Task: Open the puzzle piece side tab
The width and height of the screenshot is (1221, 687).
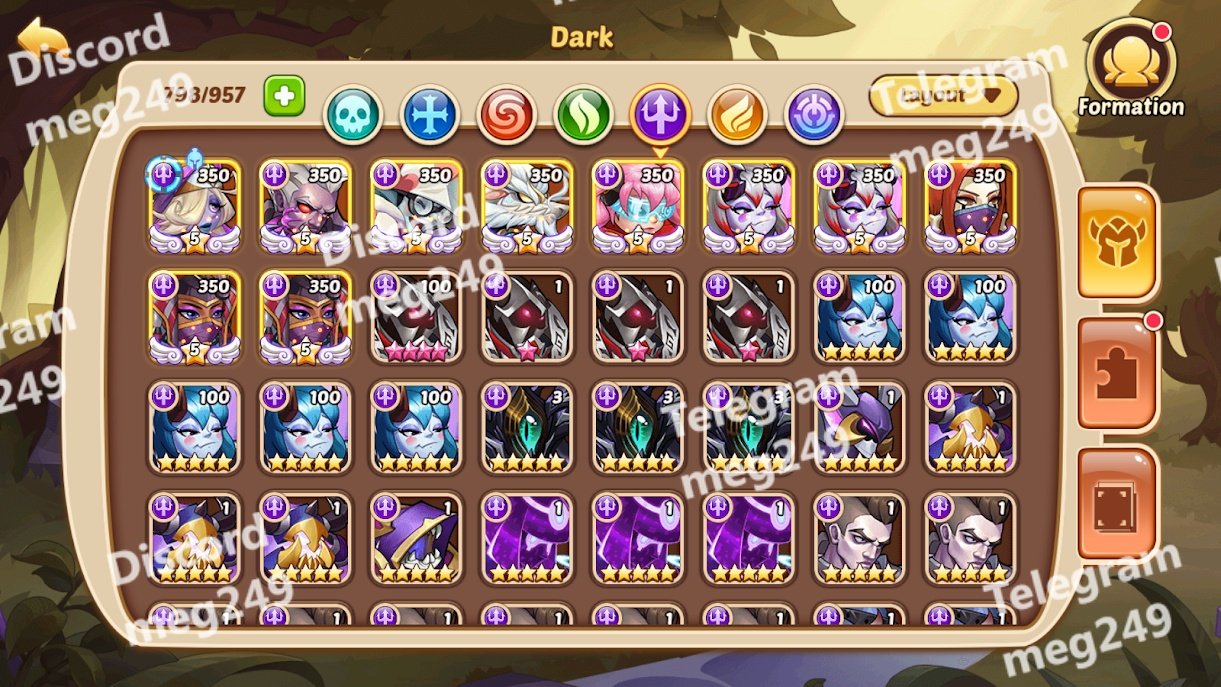Action: pyautogui.click(x=1117, y=373)
